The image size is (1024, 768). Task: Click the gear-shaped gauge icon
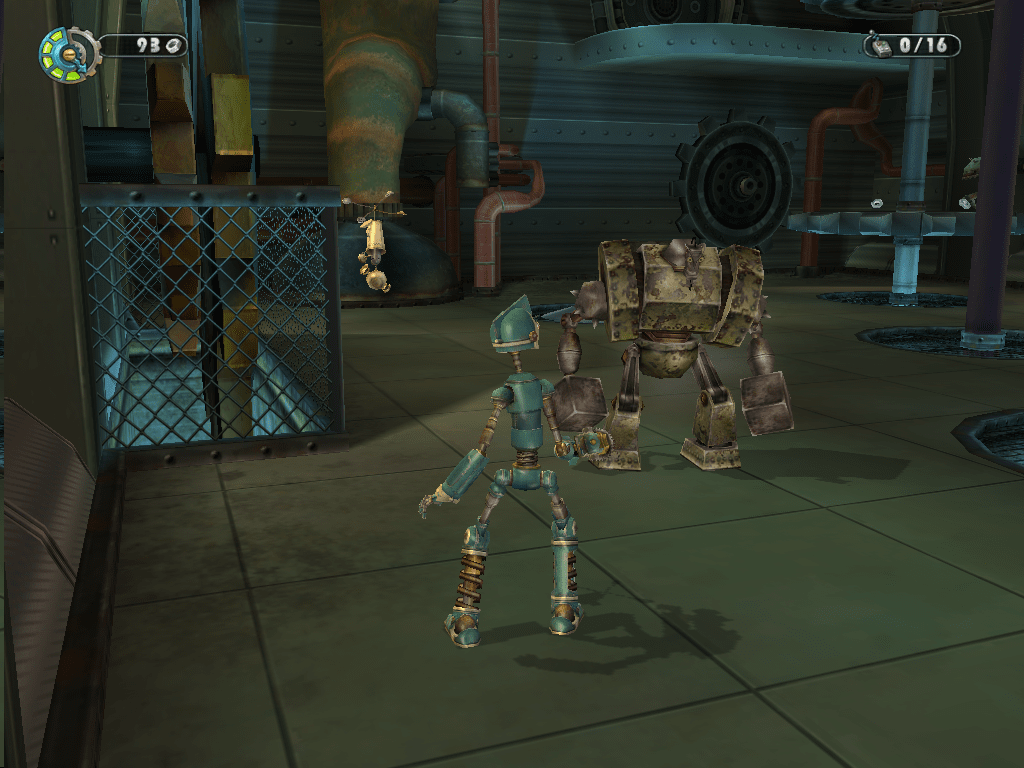pos(66,54)
